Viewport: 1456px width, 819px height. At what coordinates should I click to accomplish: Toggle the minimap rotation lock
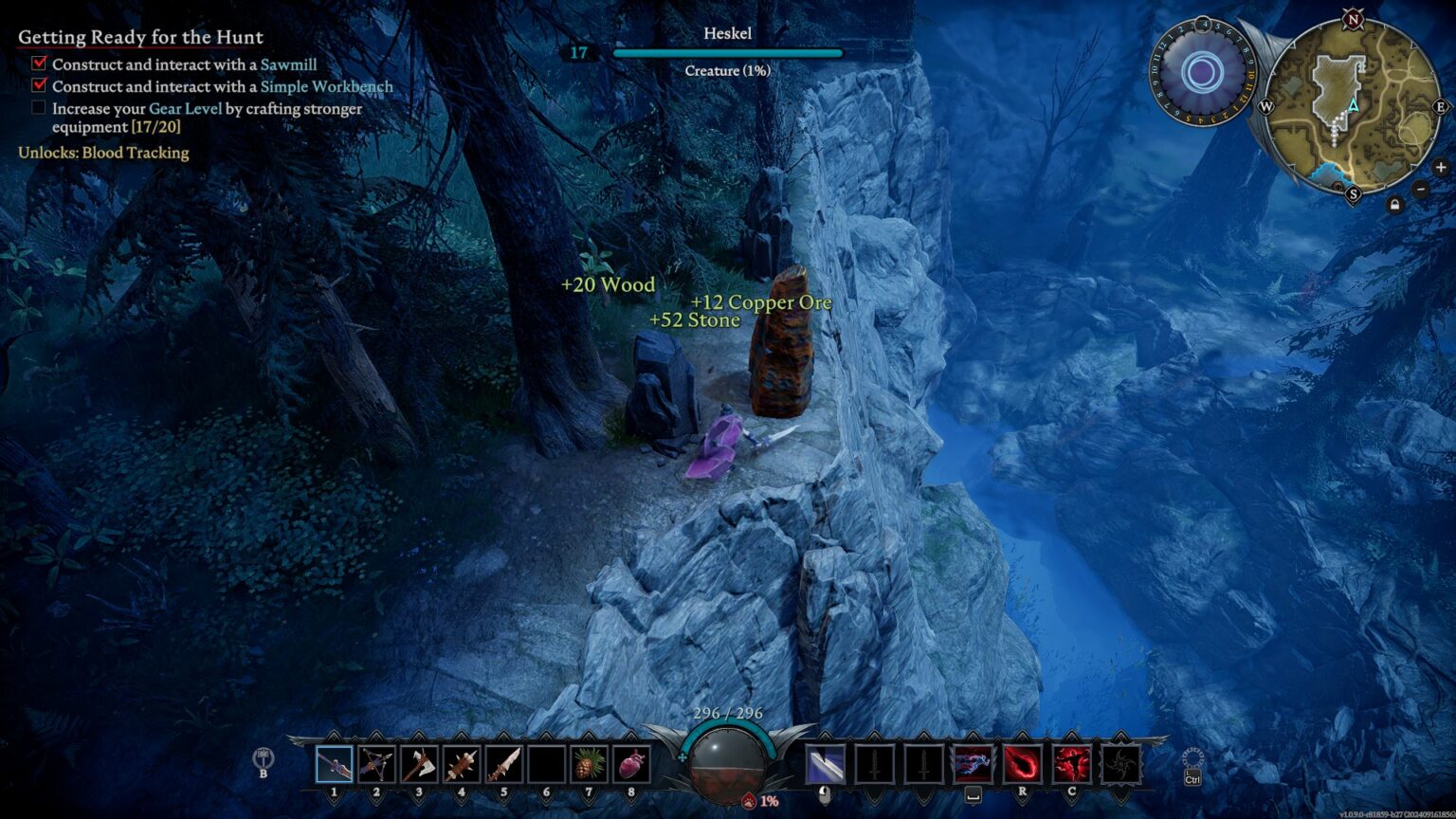click(1394, 204)
